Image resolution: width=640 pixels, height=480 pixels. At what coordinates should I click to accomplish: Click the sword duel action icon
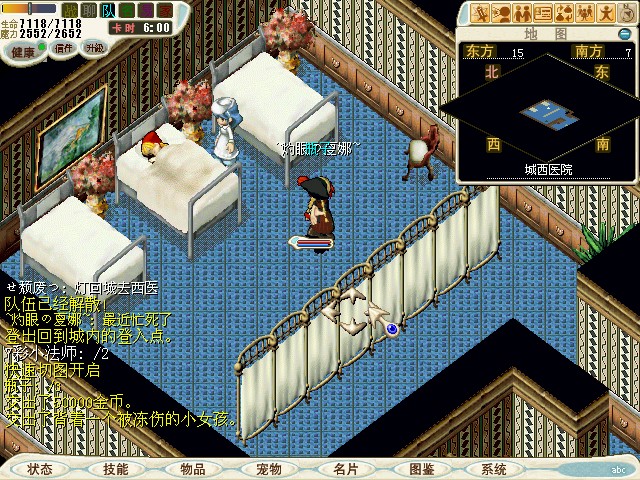coord(481,13)
